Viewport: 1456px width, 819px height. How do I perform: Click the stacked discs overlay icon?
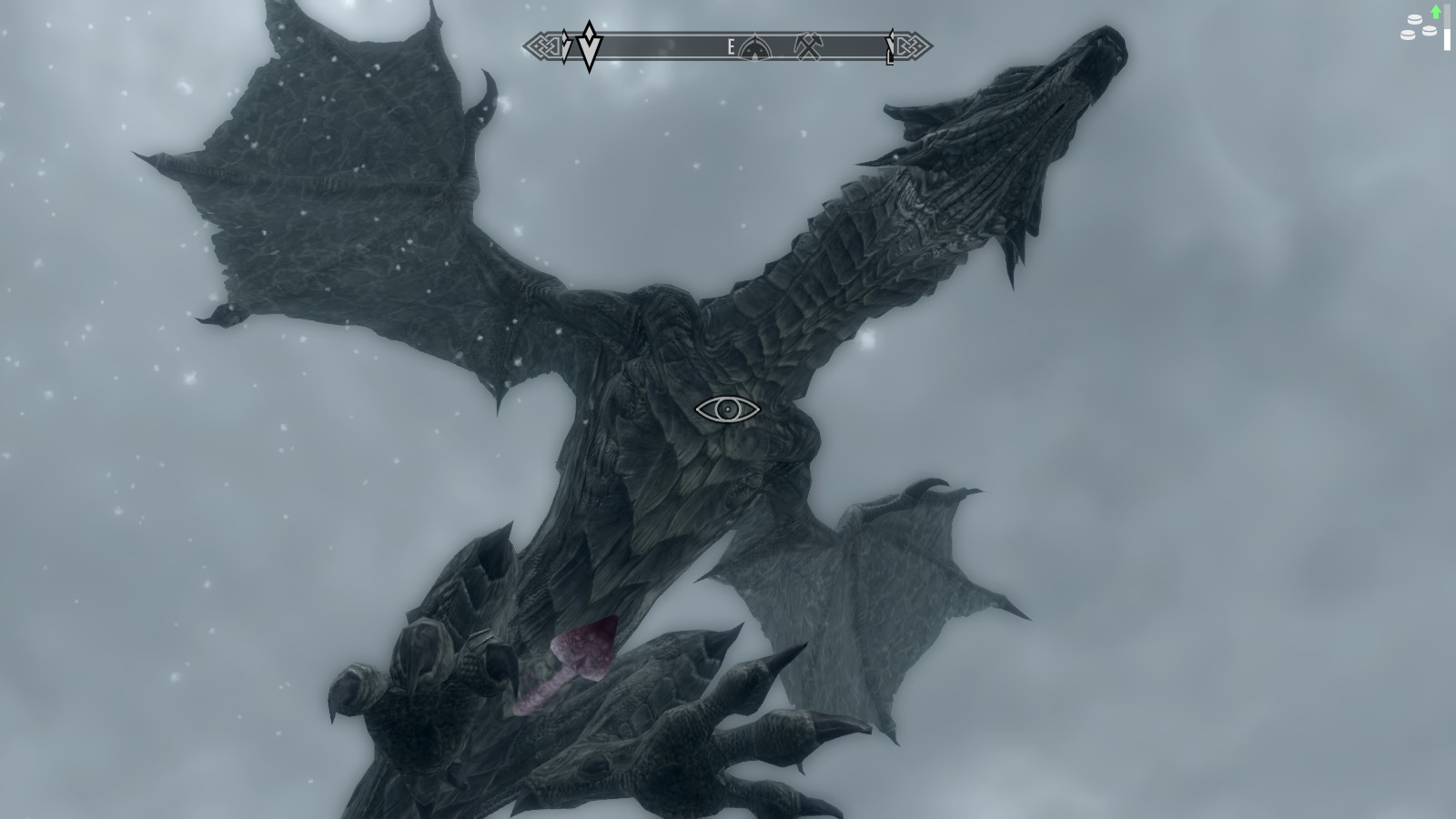pos(1420,27)
